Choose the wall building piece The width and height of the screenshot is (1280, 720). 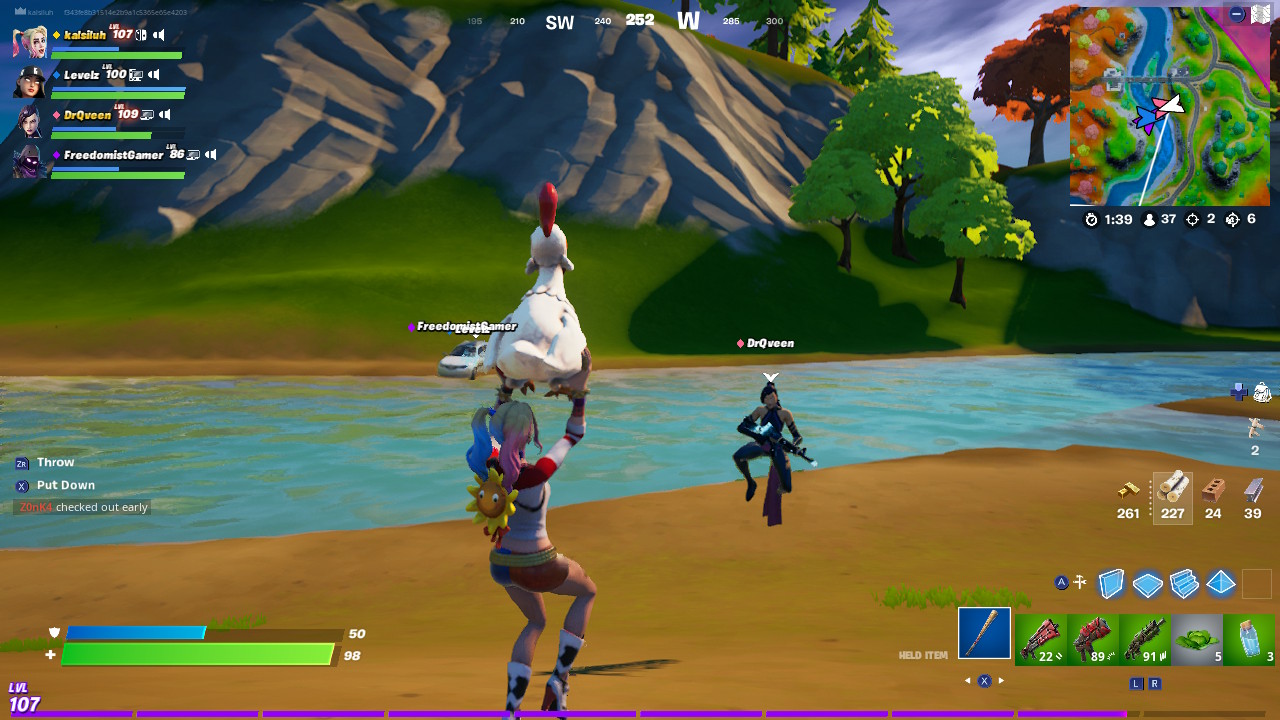[1111, 583]
